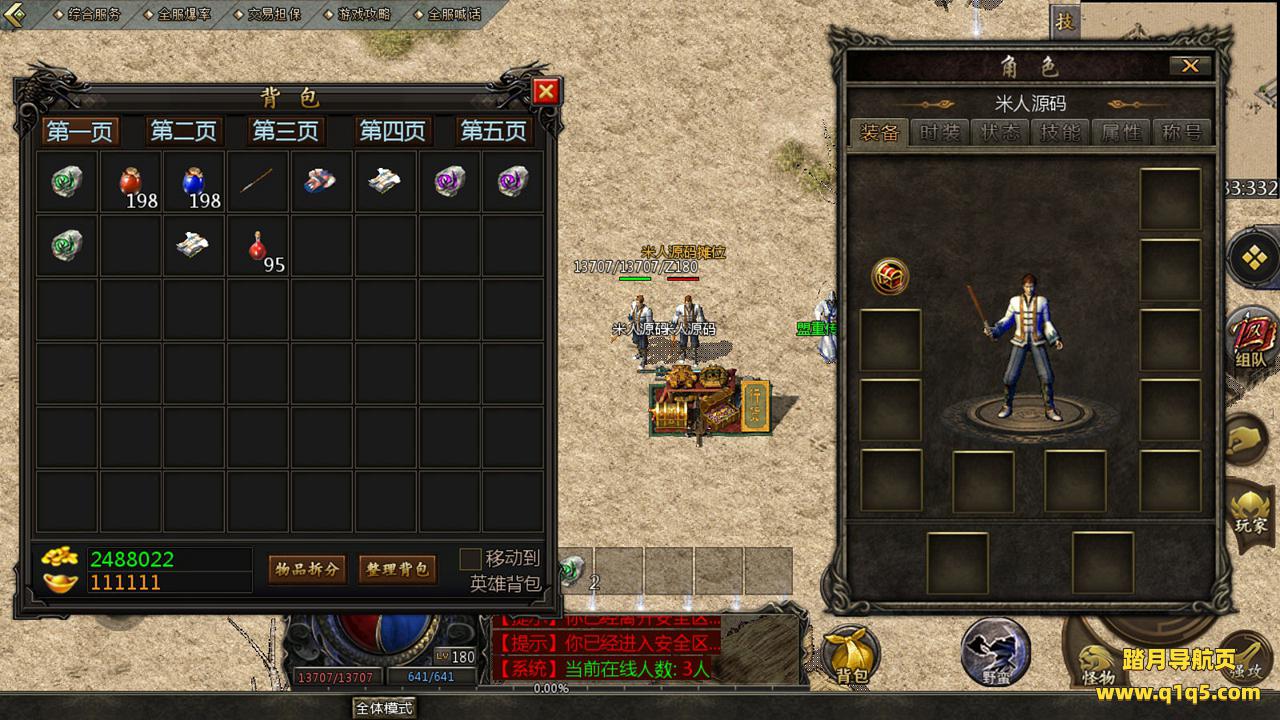Select the blue potion stack of 198
This screenshot has width=1280, height=720.
[194, 182]
